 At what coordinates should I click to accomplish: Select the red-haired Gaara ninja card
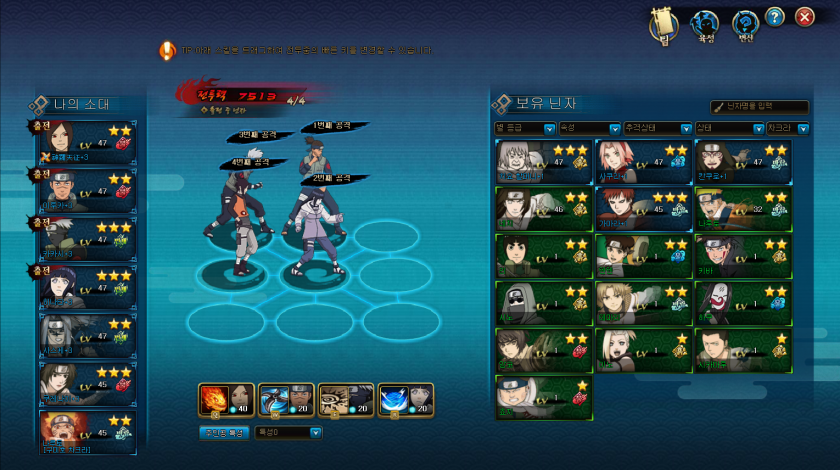coord(642,207)
